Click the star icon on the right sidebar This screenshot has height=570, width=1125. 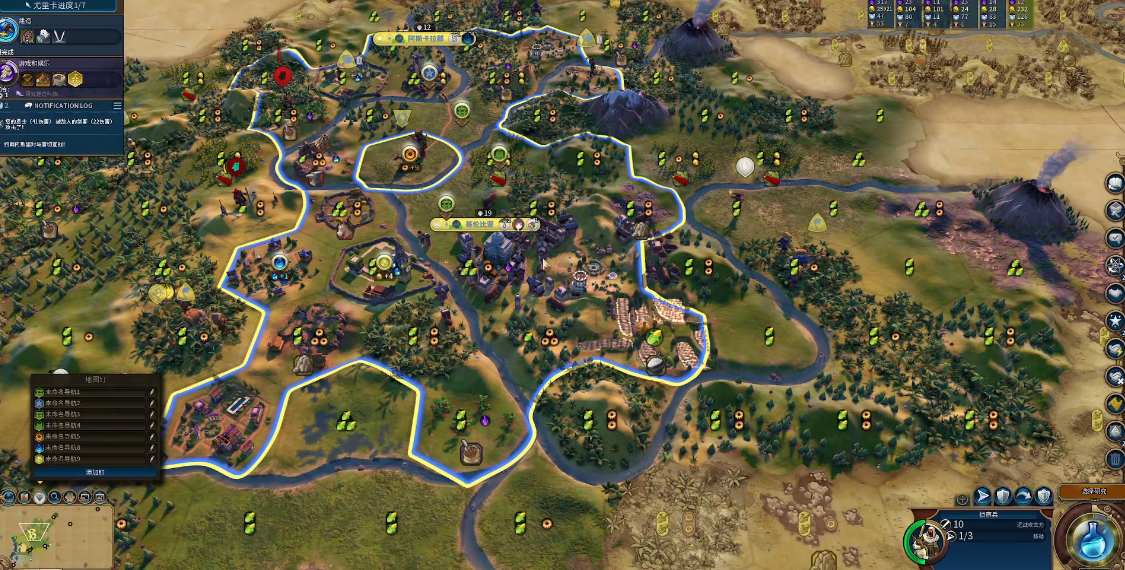click(x=1116, y=321)
